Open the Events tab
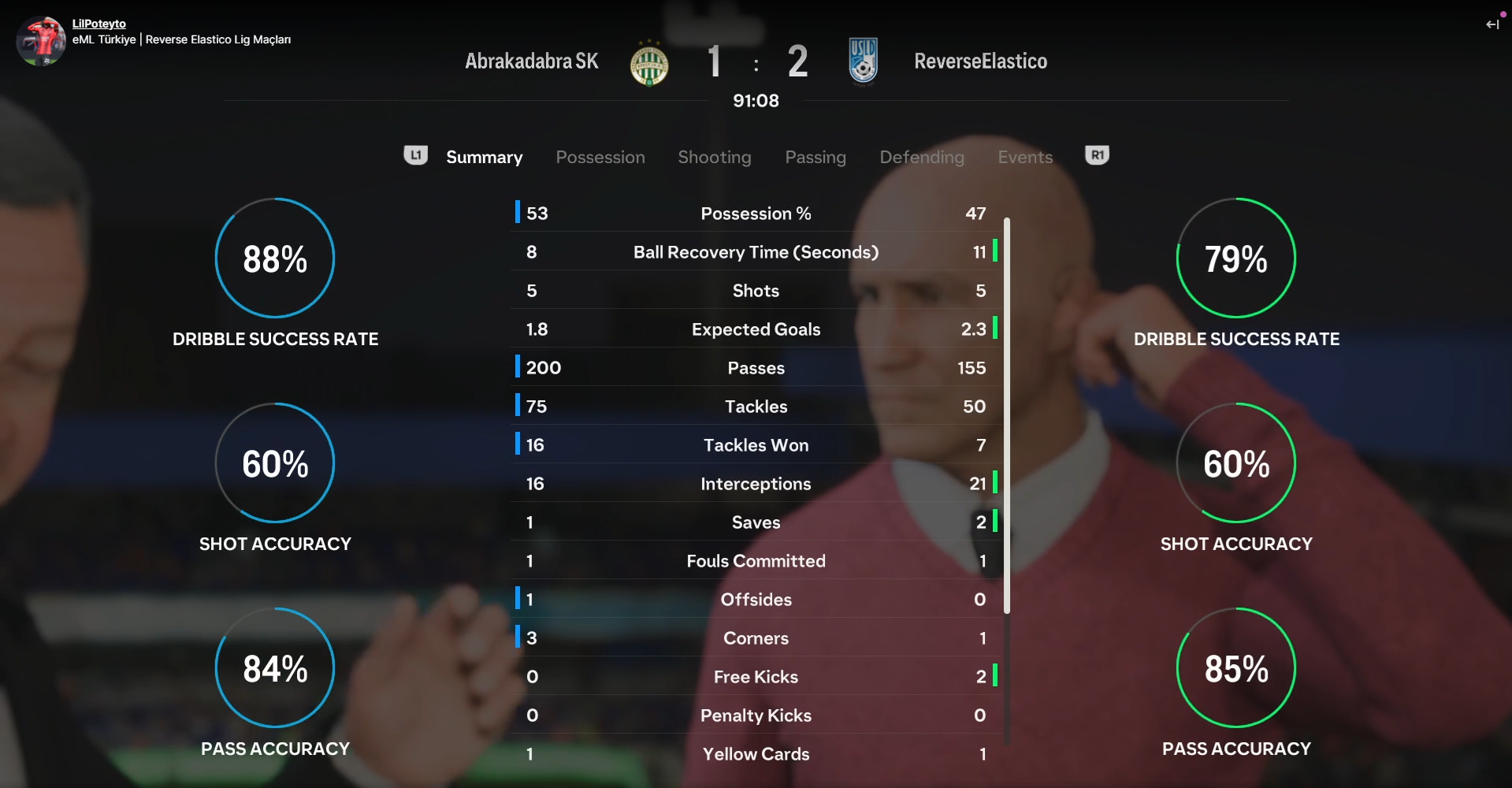The image size is (1512, 788). (1024, 158)
